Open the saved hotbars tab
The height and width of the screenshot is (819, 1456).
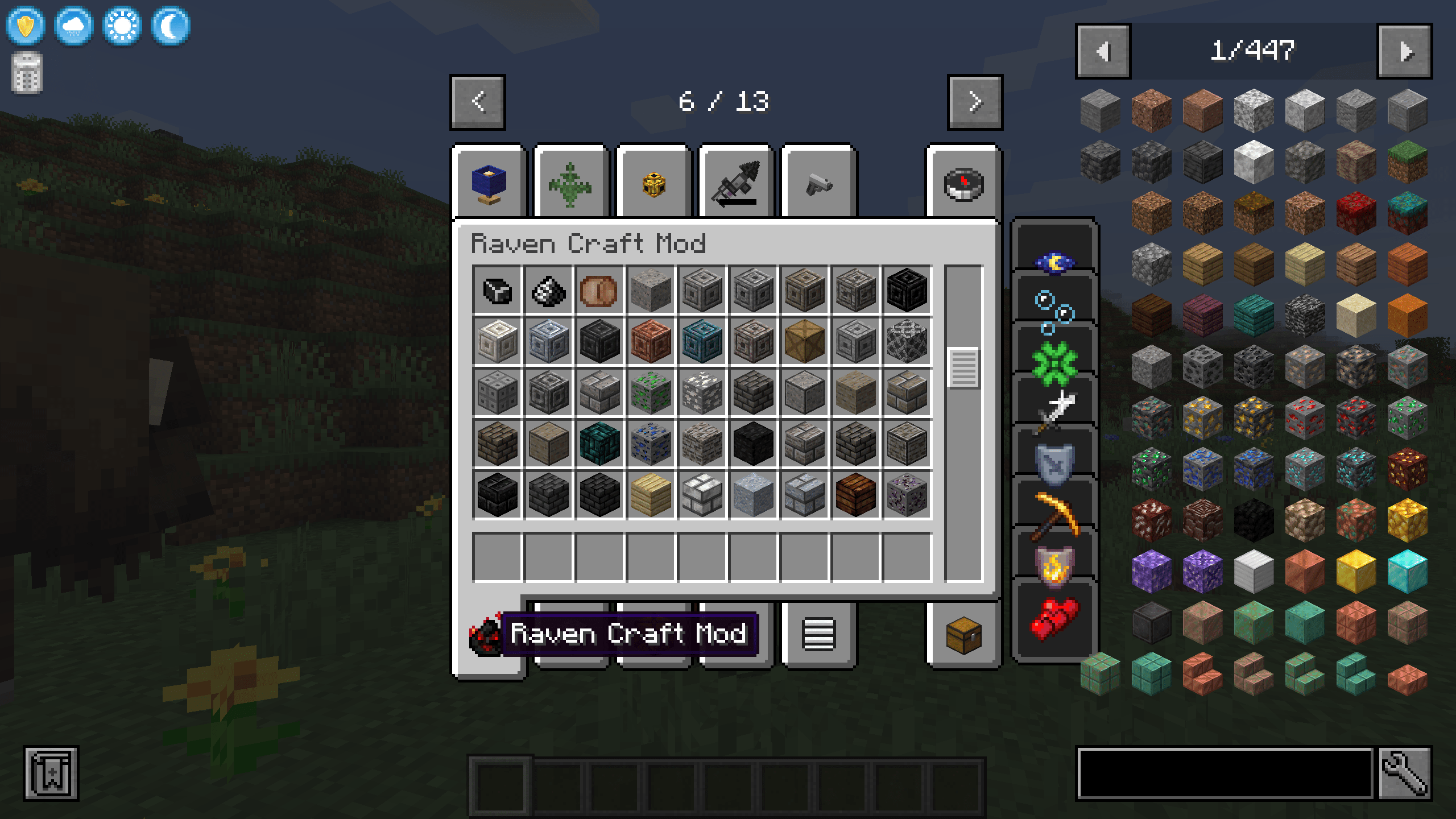click(818, 635)
